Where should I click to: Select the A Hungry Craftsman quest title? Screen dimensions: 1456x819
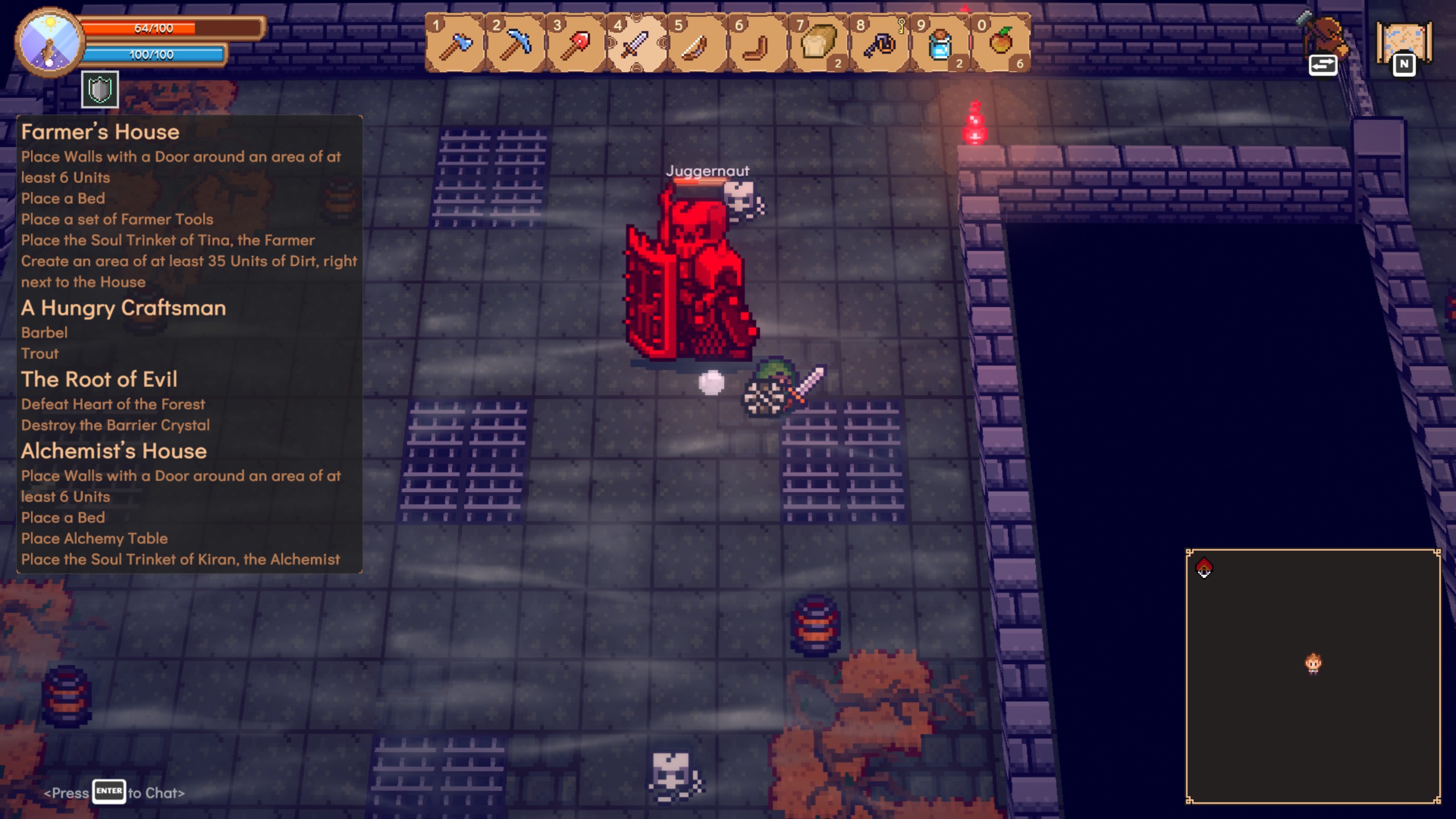point(123,308)
